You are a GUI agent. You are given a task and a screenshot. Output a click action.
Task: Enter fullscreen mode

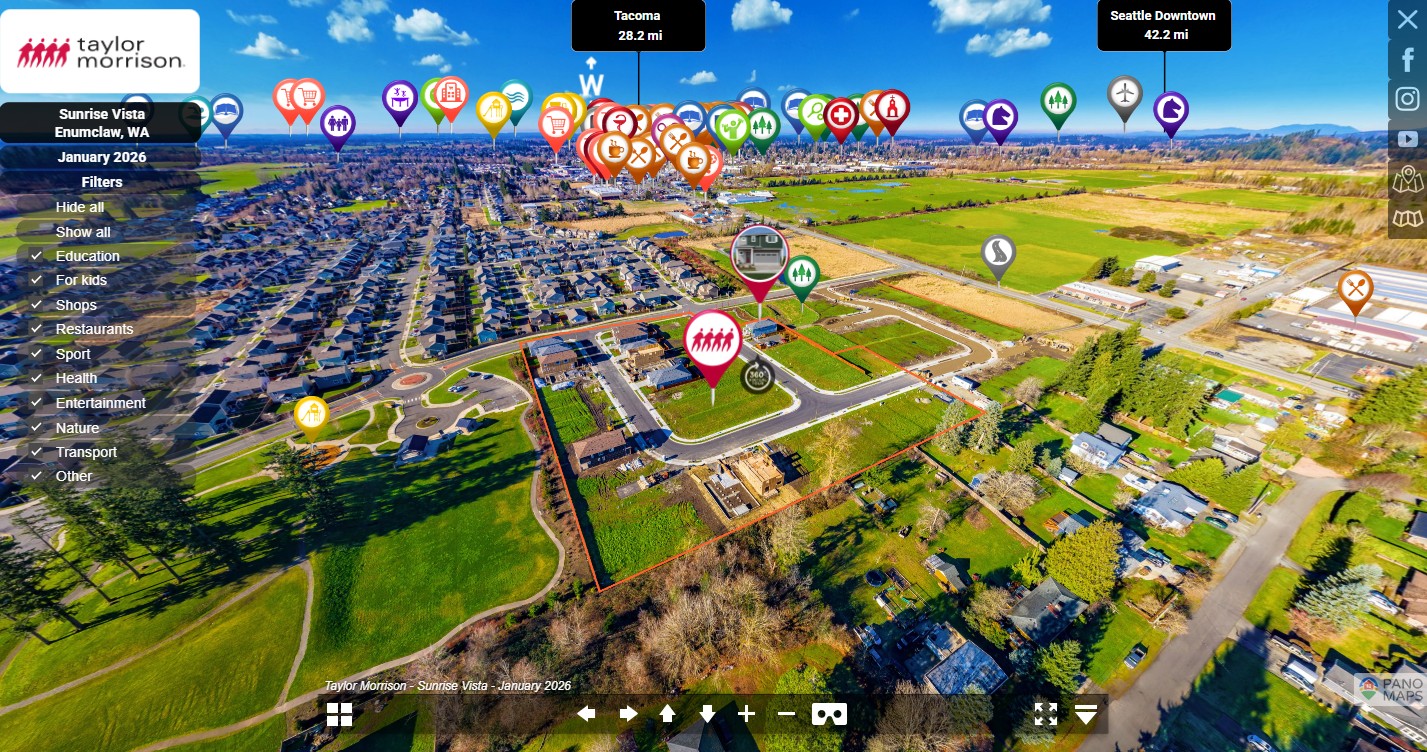click(1045, 714)
